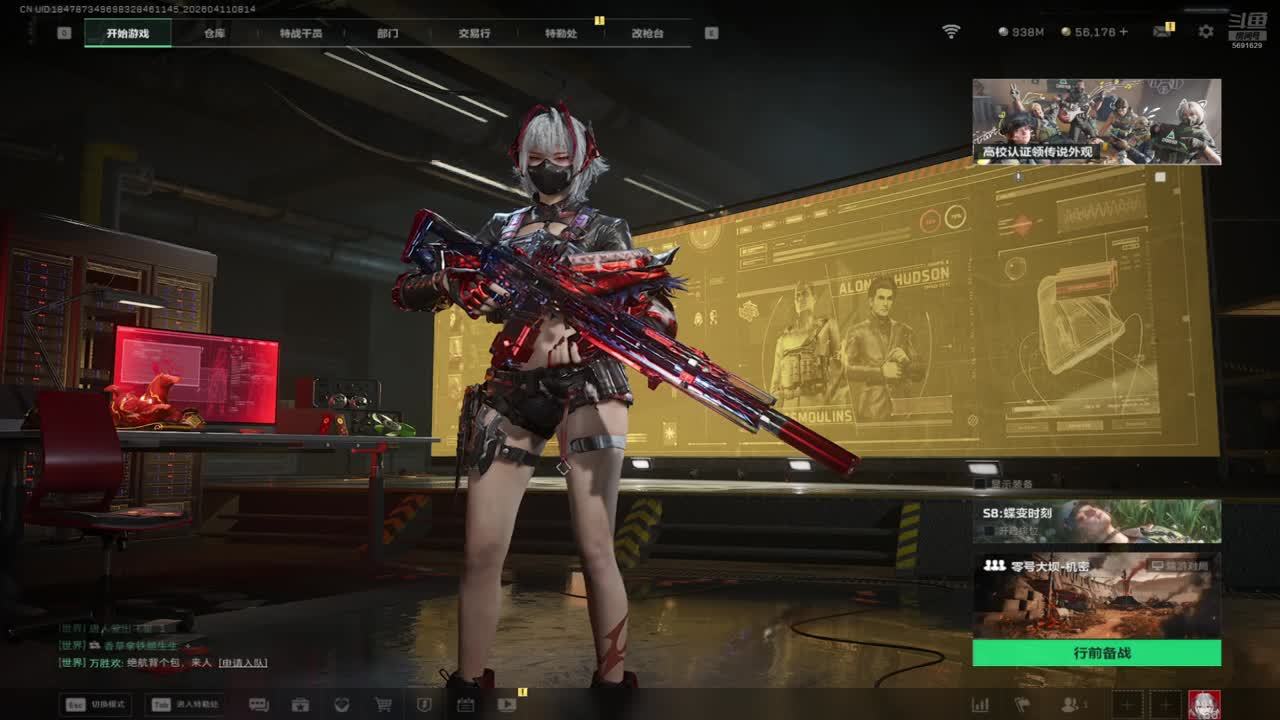Open the 仓库 warehouse tab
The image size is (1280, 720).
(x=214, y=33)
